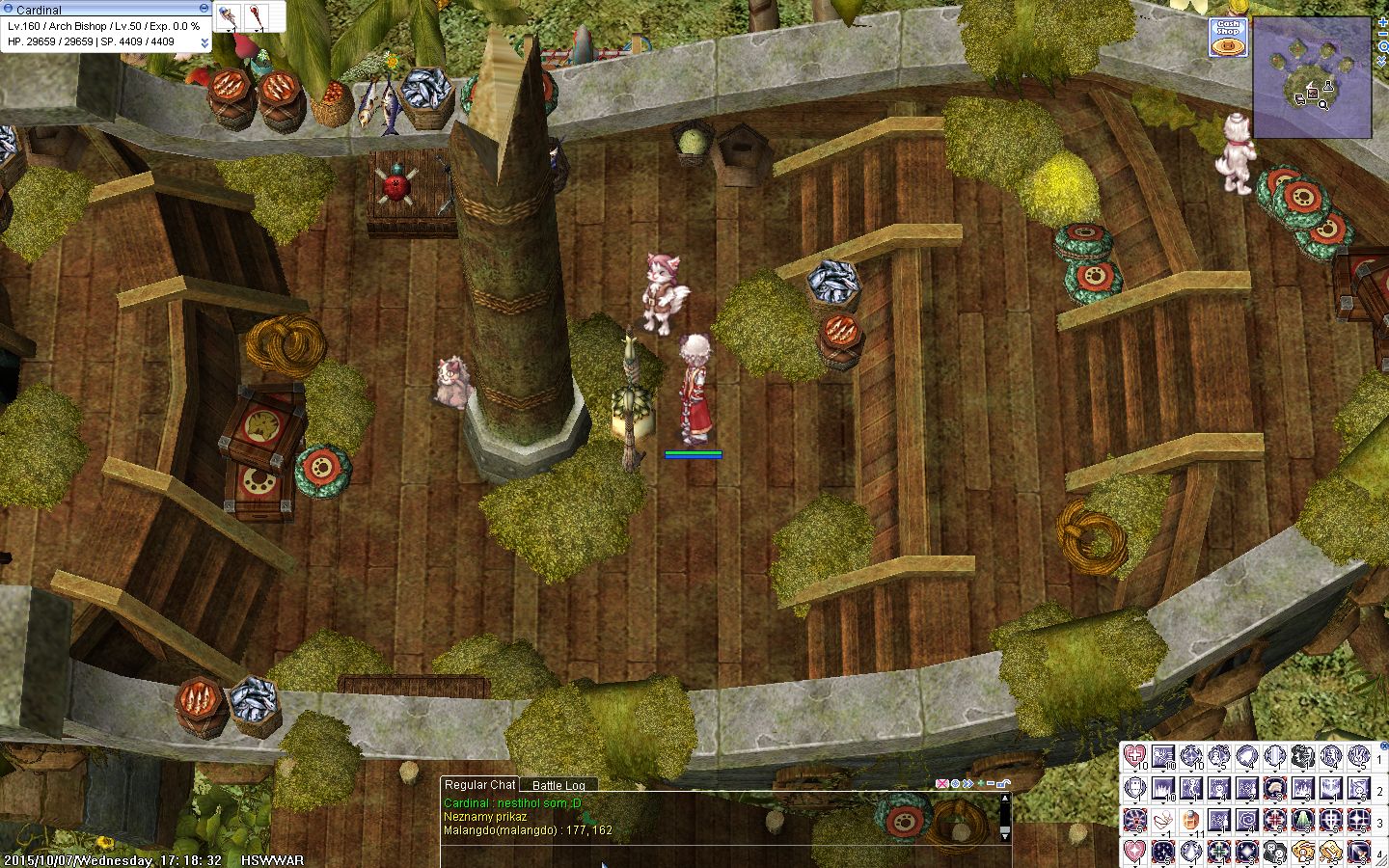The width and height of the screenshot is (1389, 868).
Task: Use the blue-orbed staff quick slot
Action: pos(228,16)
